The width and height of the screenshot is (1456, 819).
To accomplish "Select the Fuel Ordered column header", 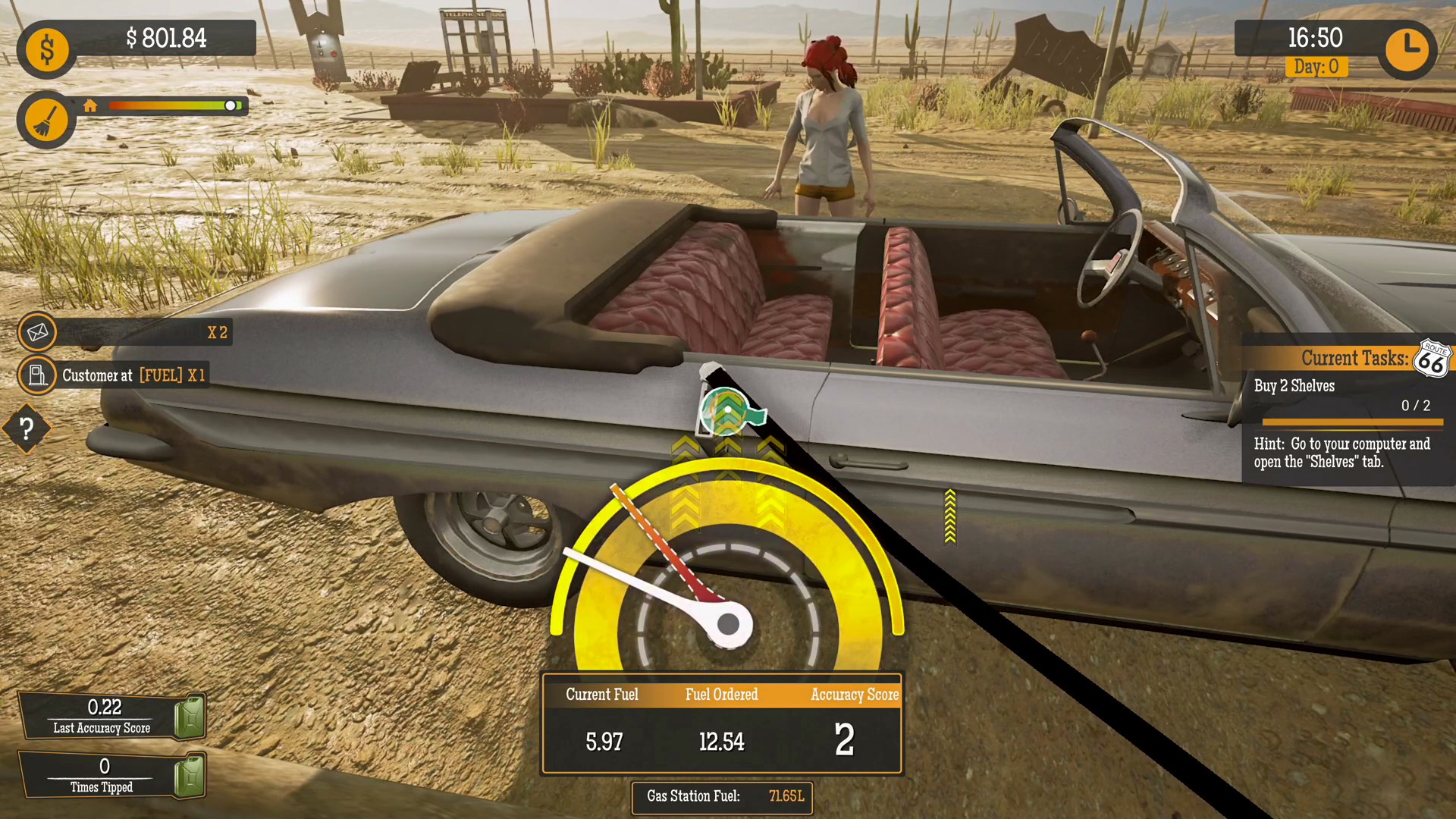I will pyautogui.click(x=721, y=694).
